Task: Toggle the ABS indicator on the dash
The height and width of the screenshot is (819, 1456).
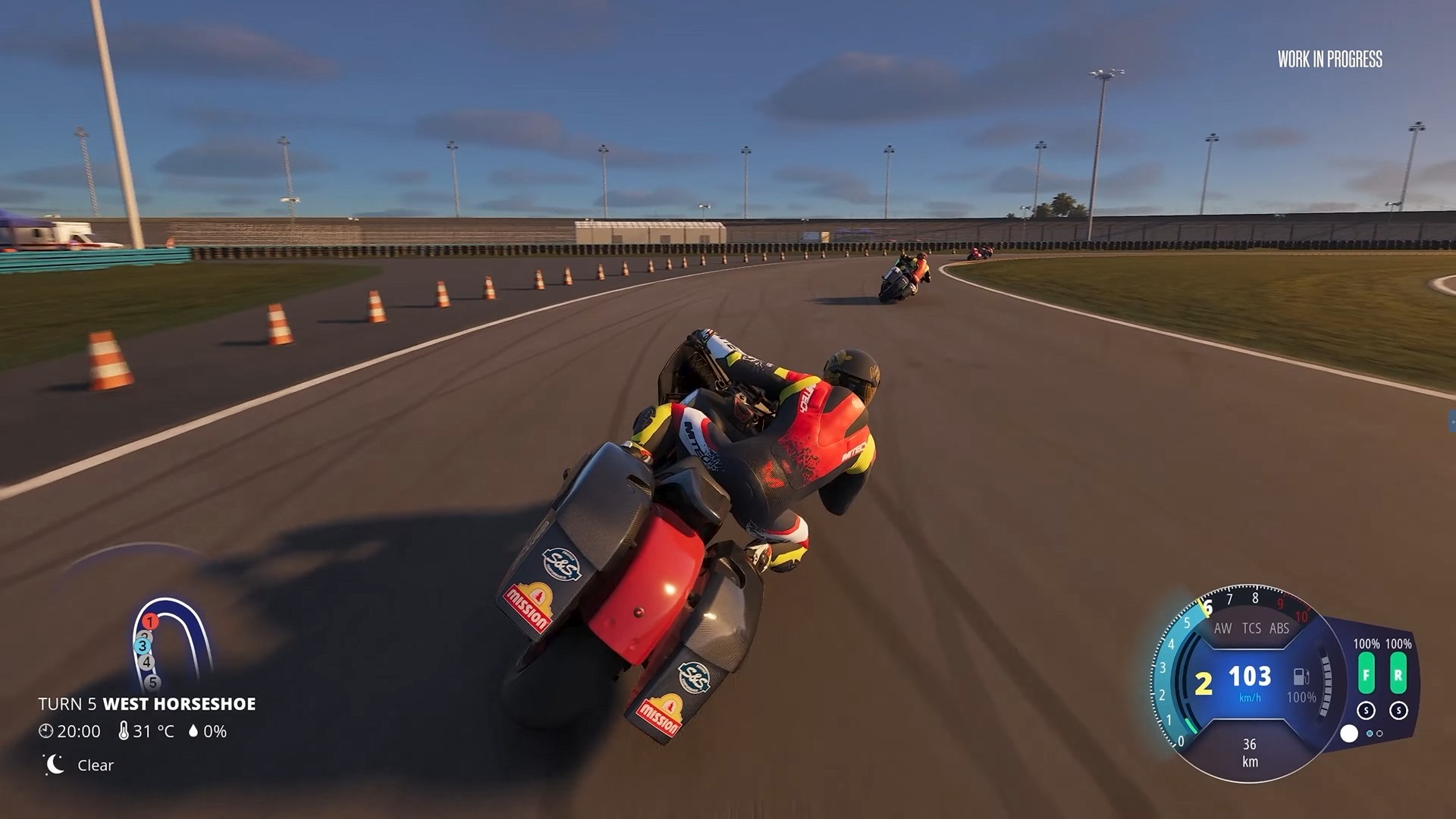Action: pyautogui.click(x=1279, y=629)
